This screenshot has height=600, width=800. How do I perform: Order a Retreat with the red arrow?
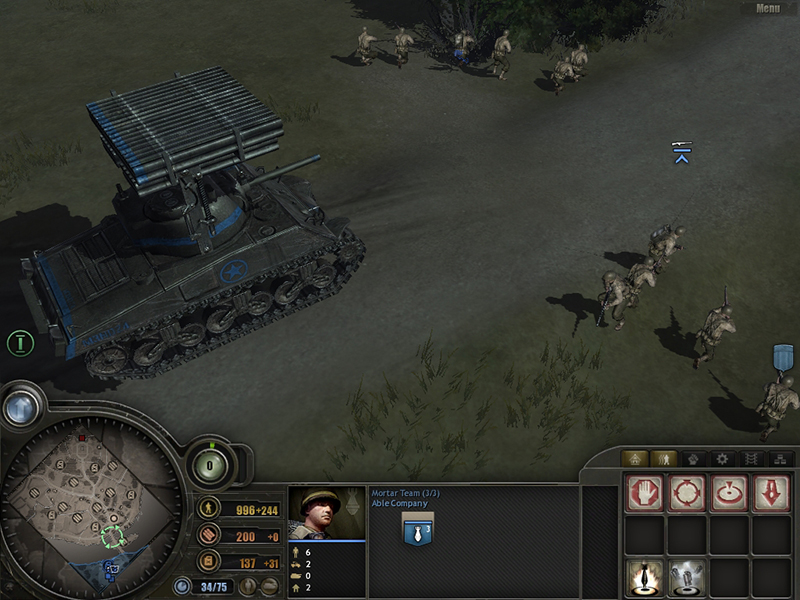click(770, 494)
